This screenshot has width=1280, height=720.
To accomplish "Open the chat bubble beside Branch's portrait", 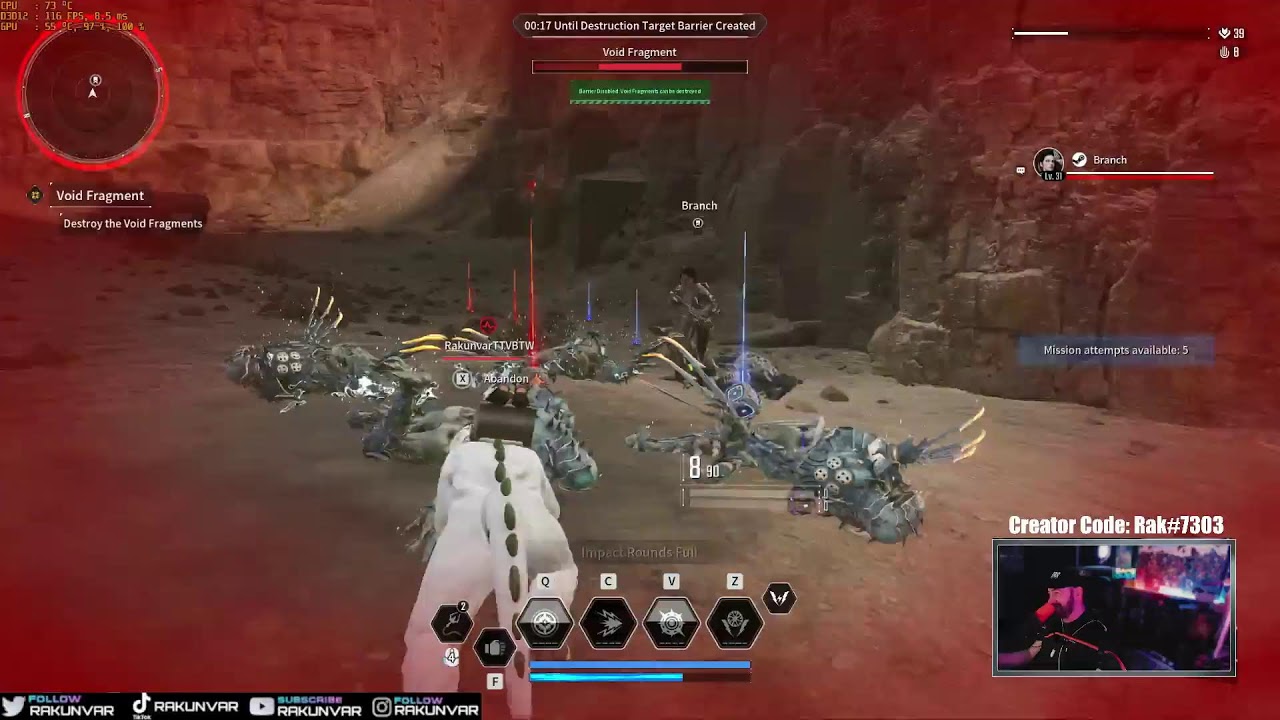I will (1020, 170).
